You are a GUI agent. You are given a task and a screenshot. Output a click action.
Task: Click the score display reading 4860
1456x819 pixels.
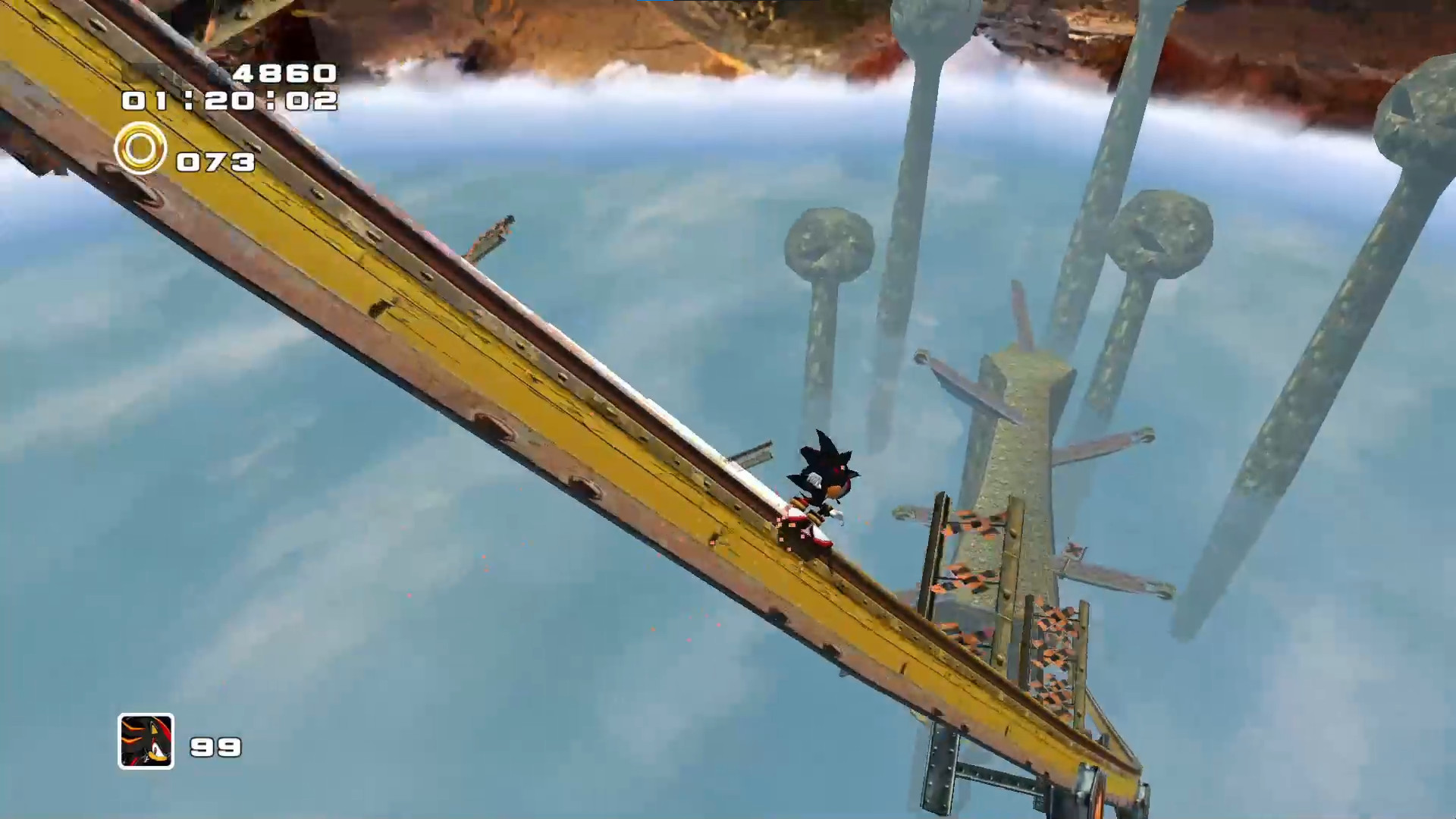point(284,74)
